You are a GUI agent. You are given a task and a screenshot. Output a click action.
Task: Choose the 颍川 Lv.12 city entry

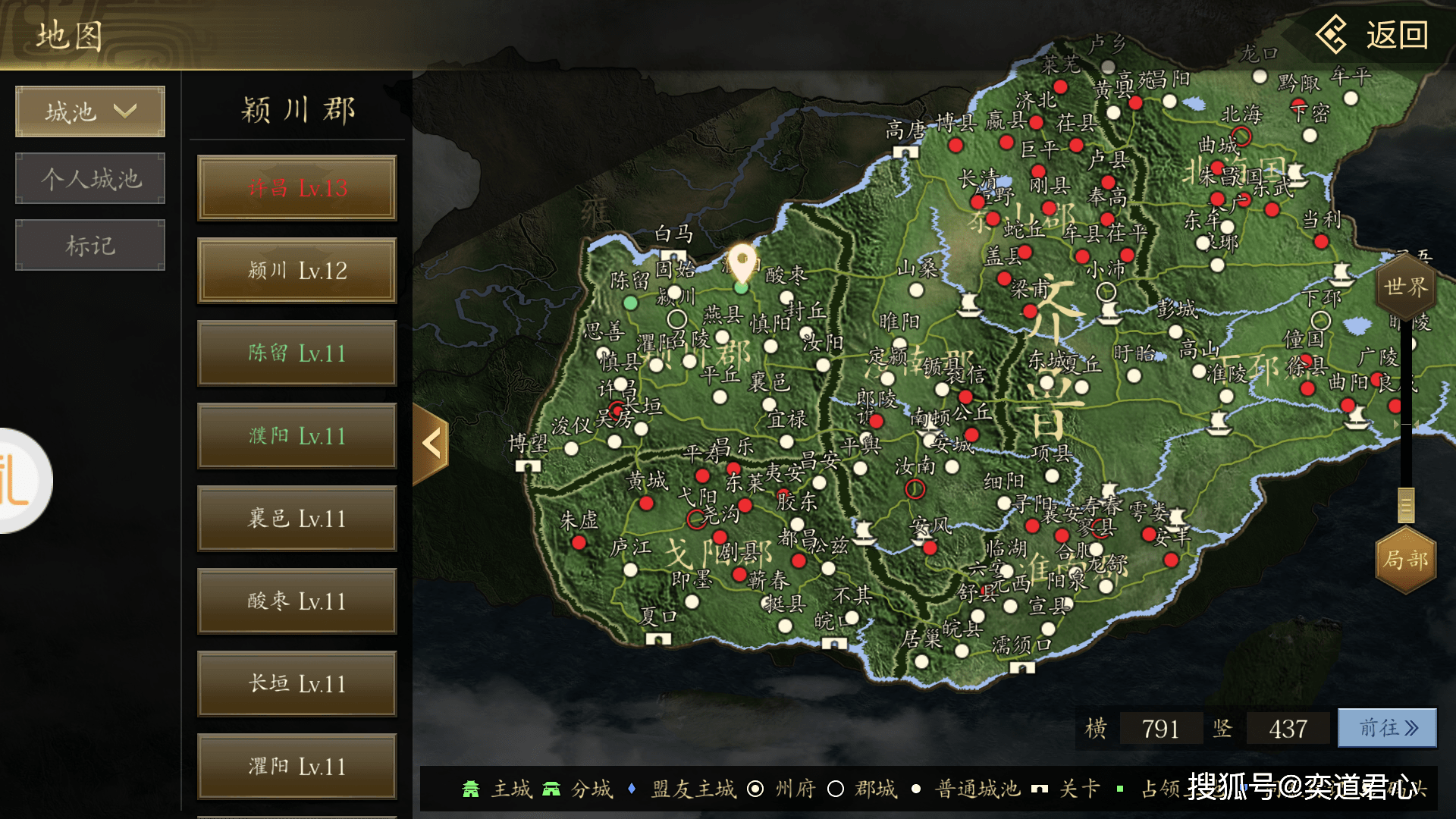[x=297, y=271]
